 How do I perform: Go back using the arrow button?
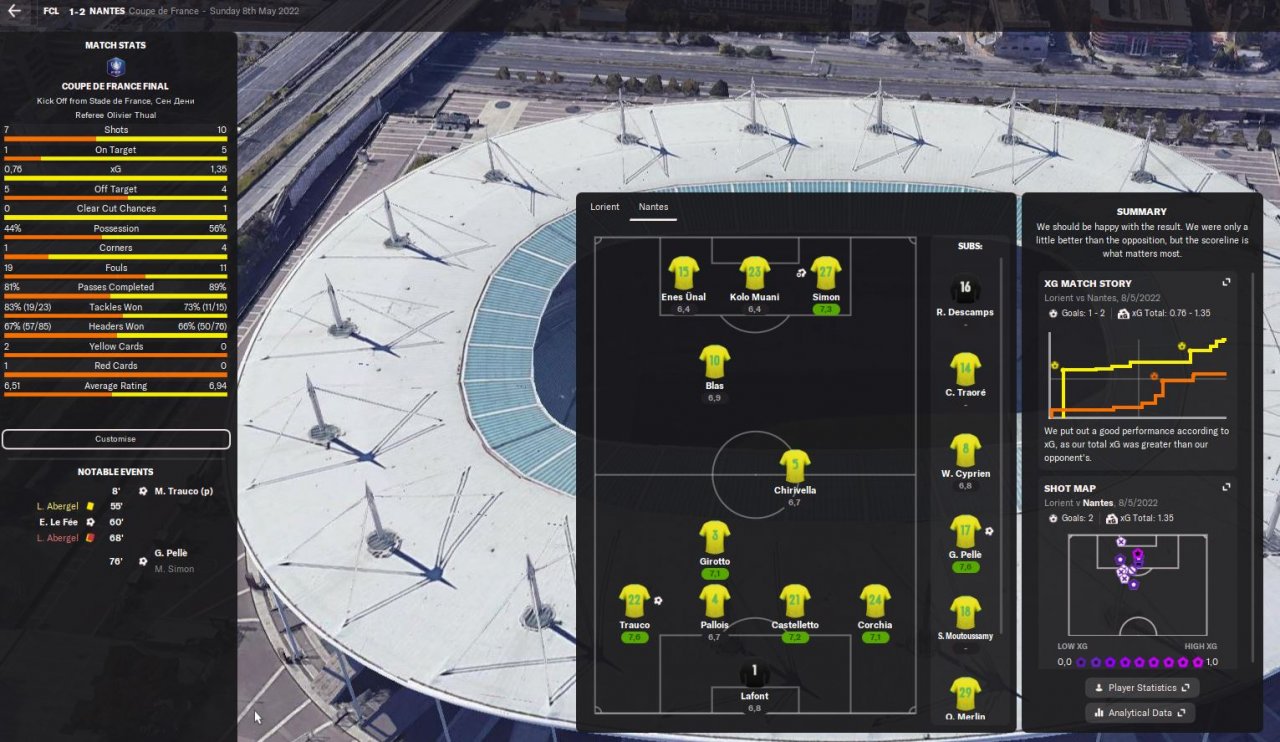tap(14, 11)
